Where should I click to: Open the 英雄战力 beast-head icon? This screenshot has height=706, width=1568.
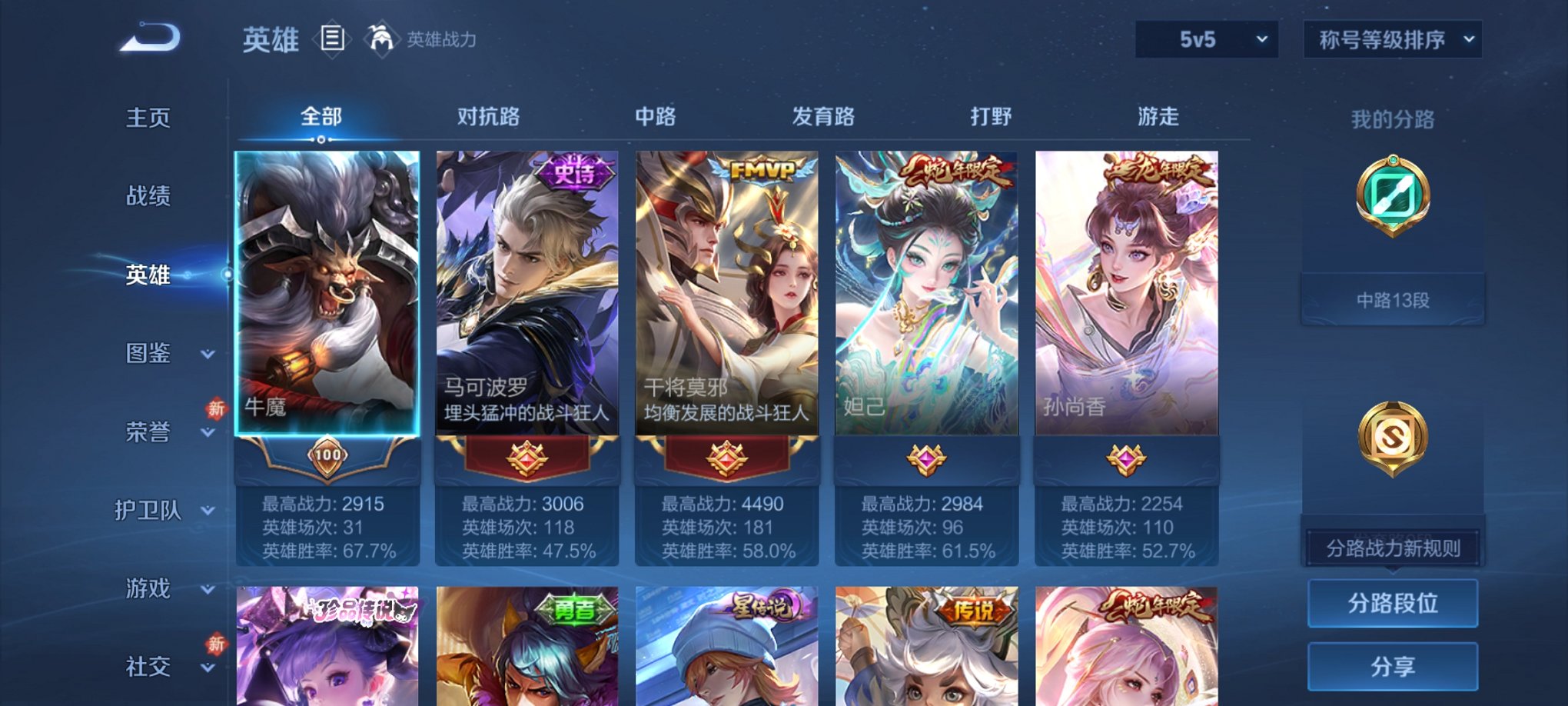pos(378,37)
